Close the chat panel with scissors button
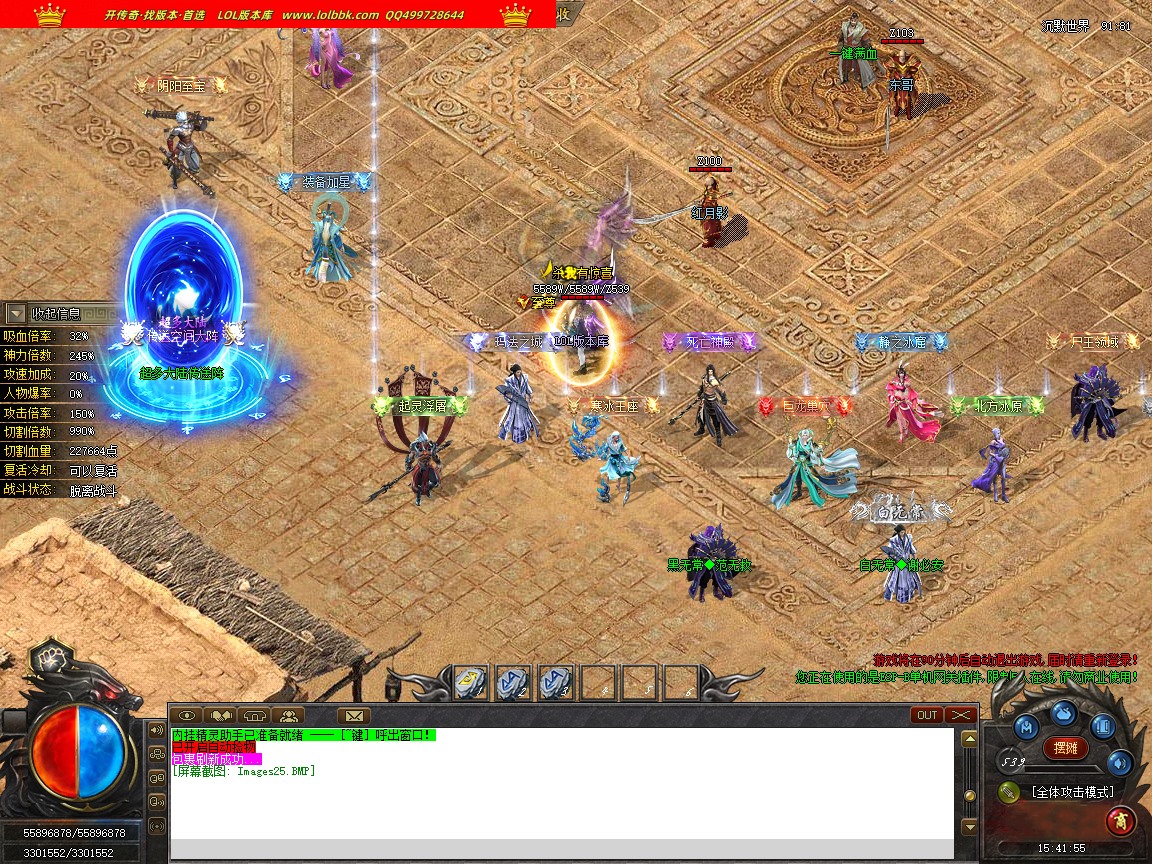The image size is (1152, 864). (960, 715)
